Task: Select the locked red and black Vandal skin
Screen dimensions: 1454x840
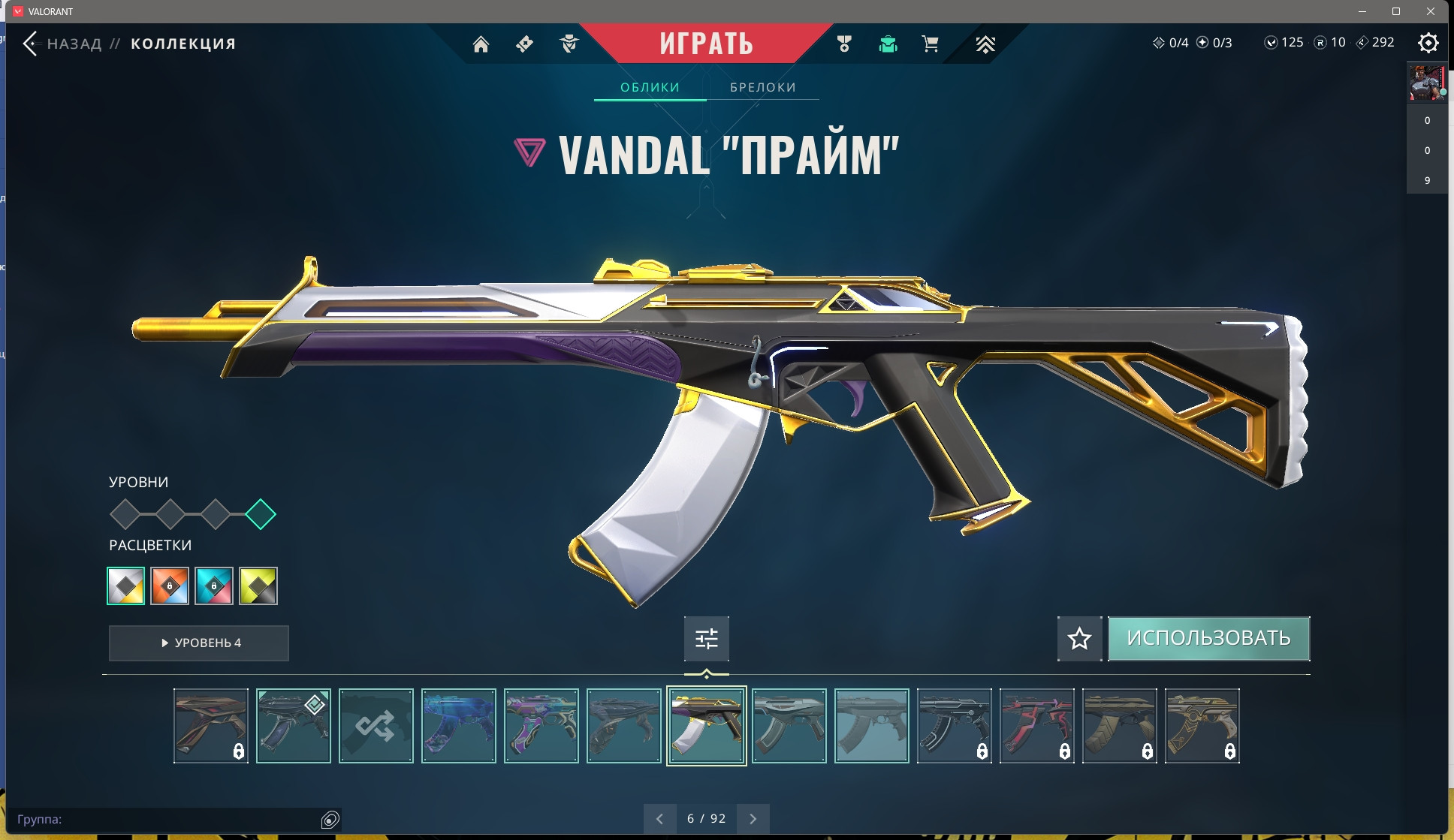Action: (1036, 726)
